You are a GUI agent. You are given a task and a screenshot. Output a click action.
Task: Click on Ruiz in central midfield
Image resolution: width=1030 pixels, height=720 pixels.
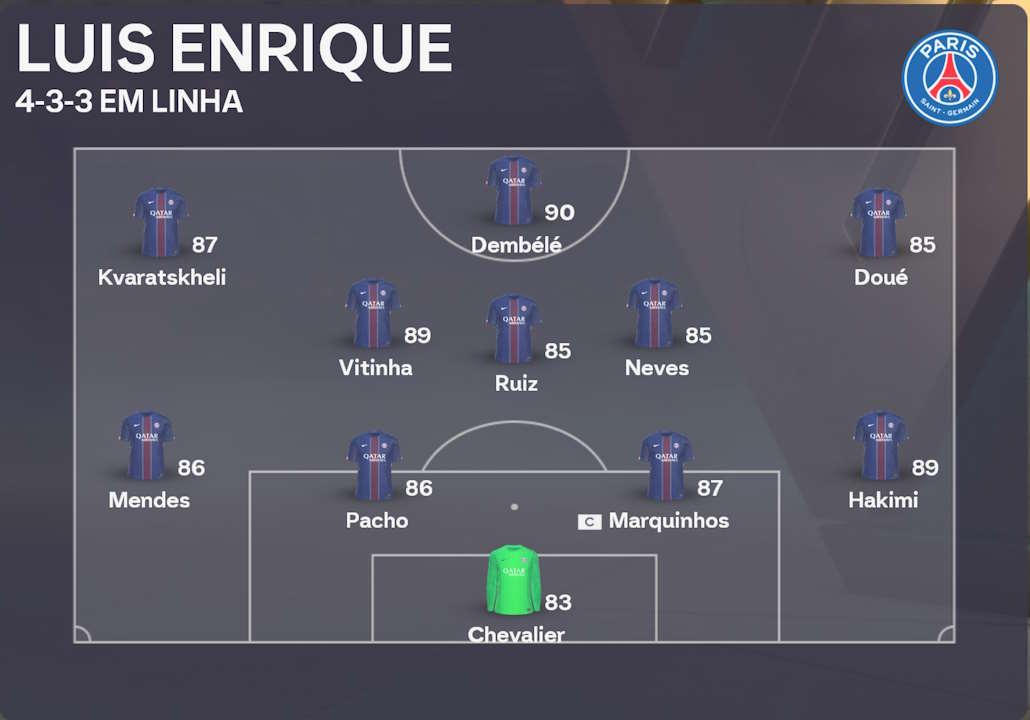point(514,330)
